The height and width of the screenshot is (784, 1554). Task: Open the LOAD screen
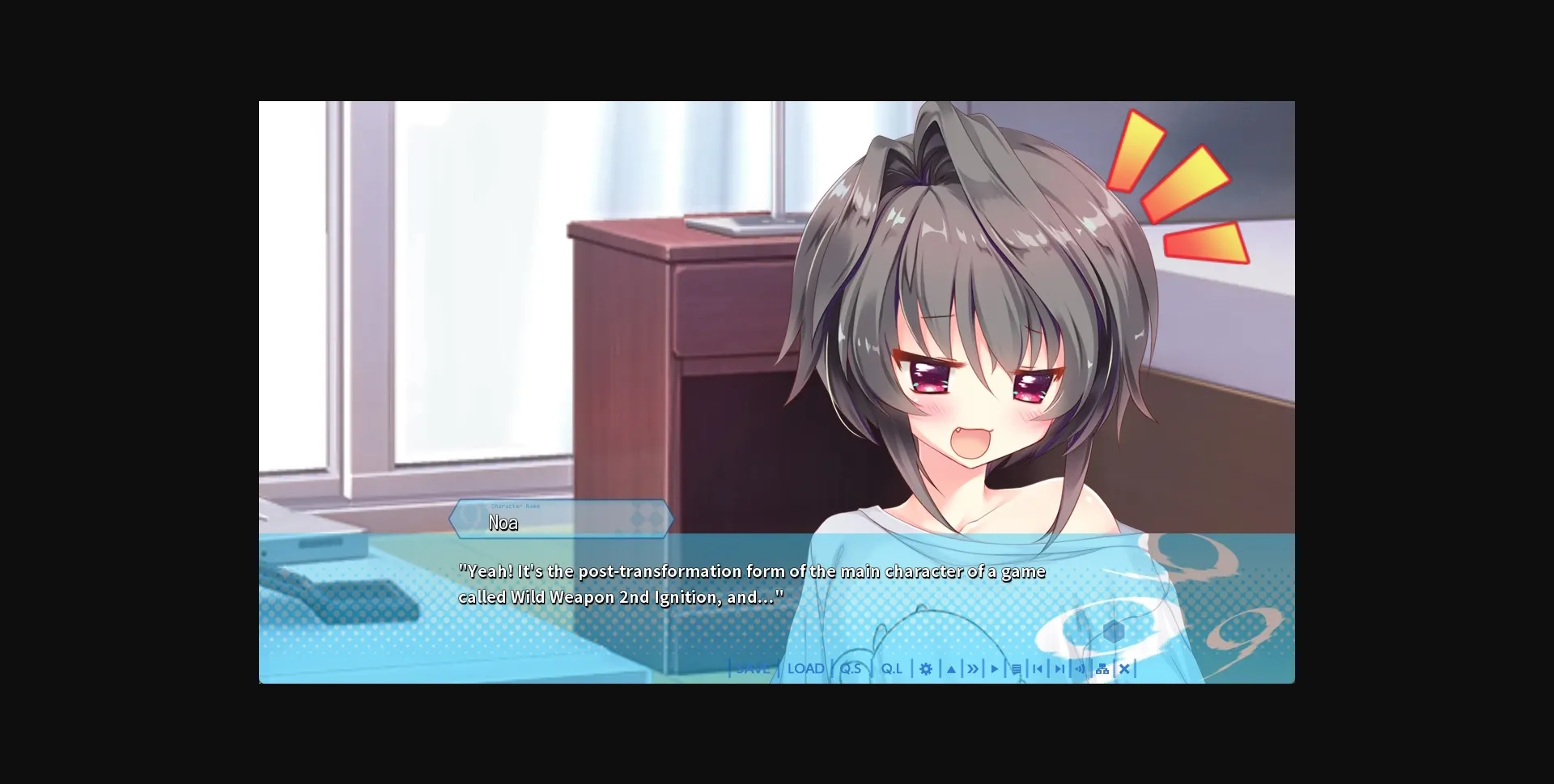pyautogui.click(x=805, y=669)
